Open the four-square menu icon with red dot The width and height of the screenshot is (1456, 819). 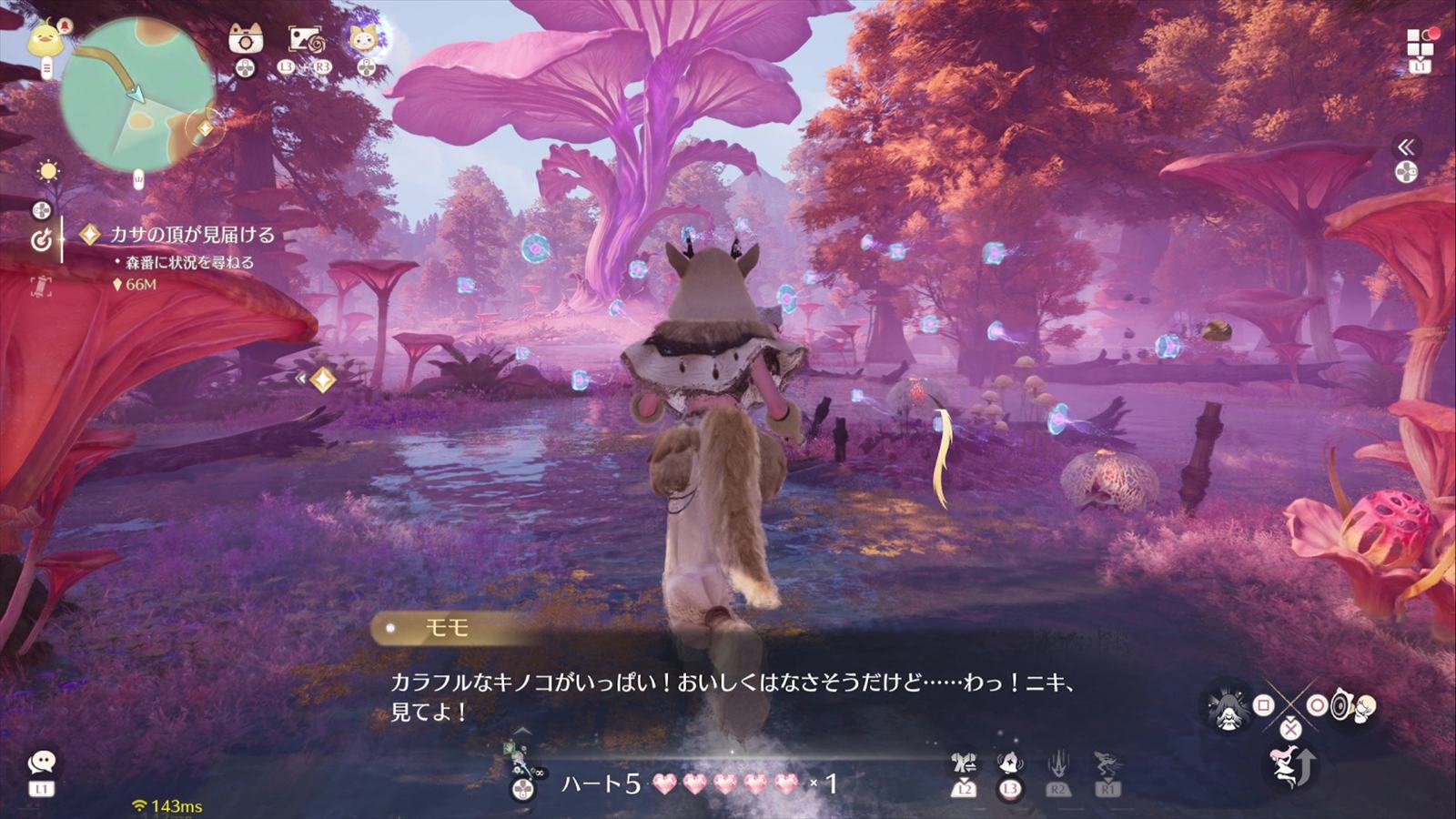(1420, 42)
